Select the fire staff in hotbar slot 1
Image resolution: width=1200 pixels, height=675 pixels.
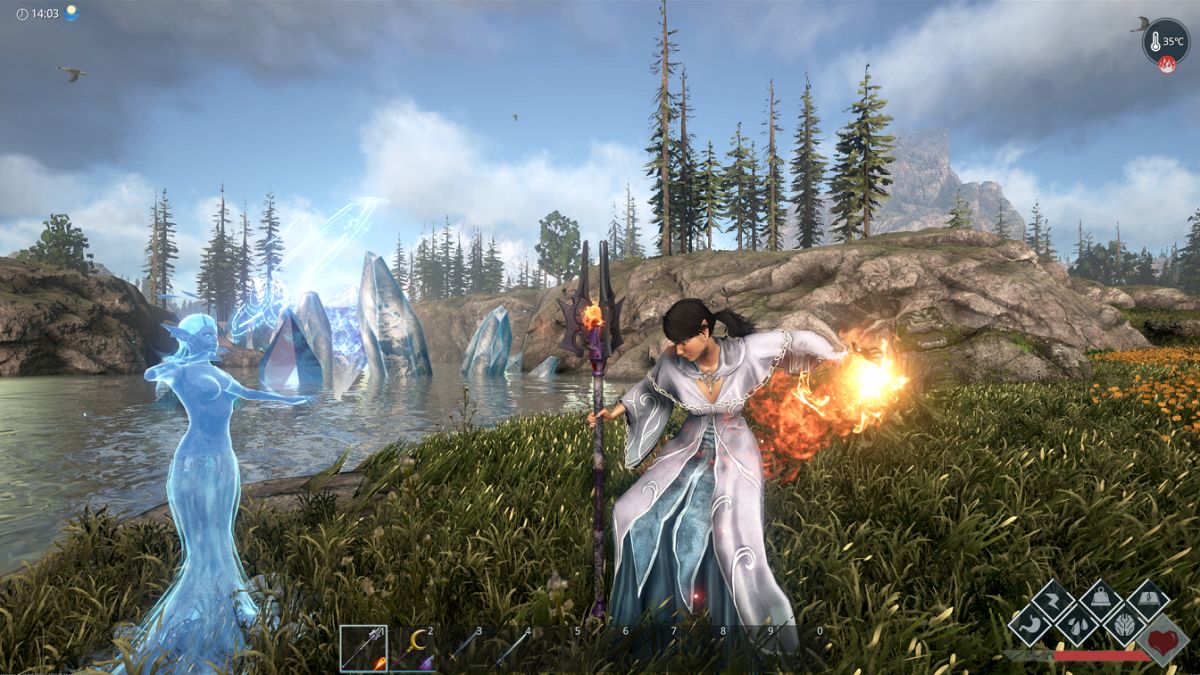363,648
